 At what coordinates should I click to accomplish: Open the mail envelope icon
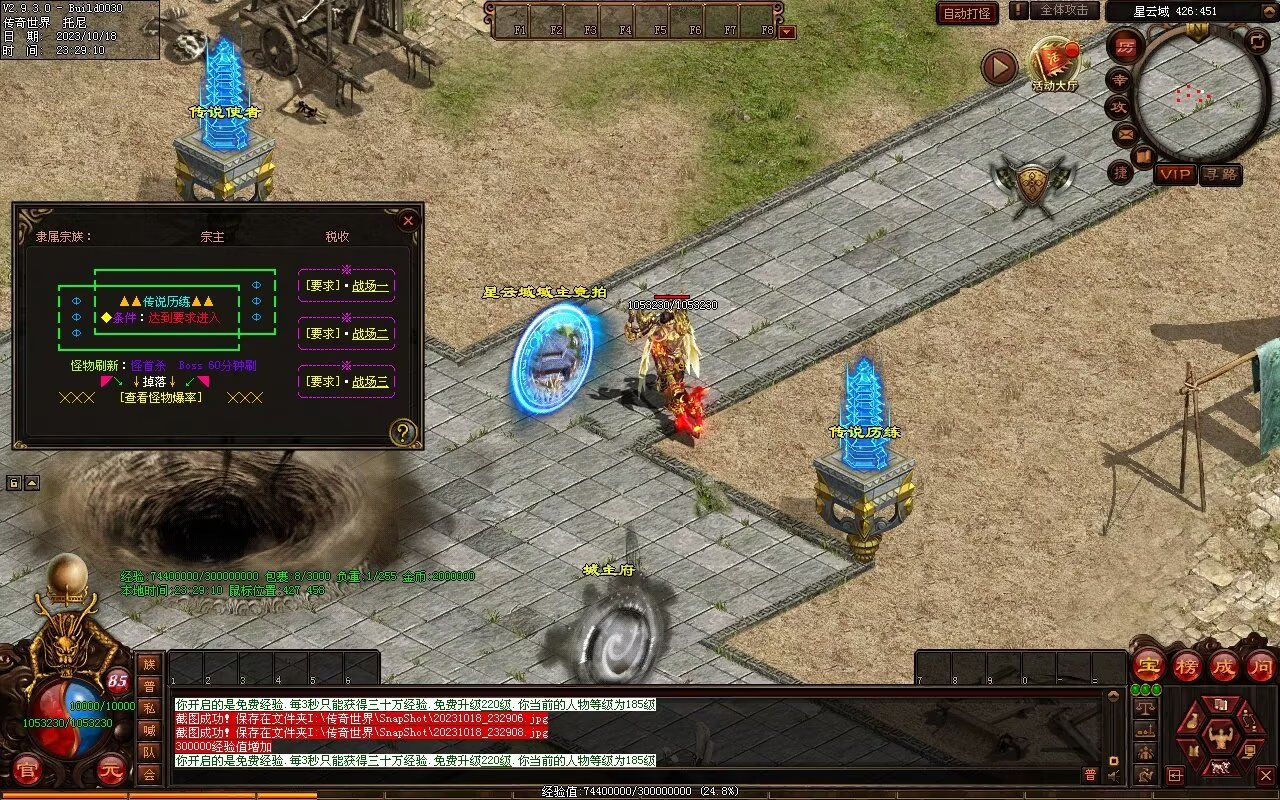[x=1125, y=133]
